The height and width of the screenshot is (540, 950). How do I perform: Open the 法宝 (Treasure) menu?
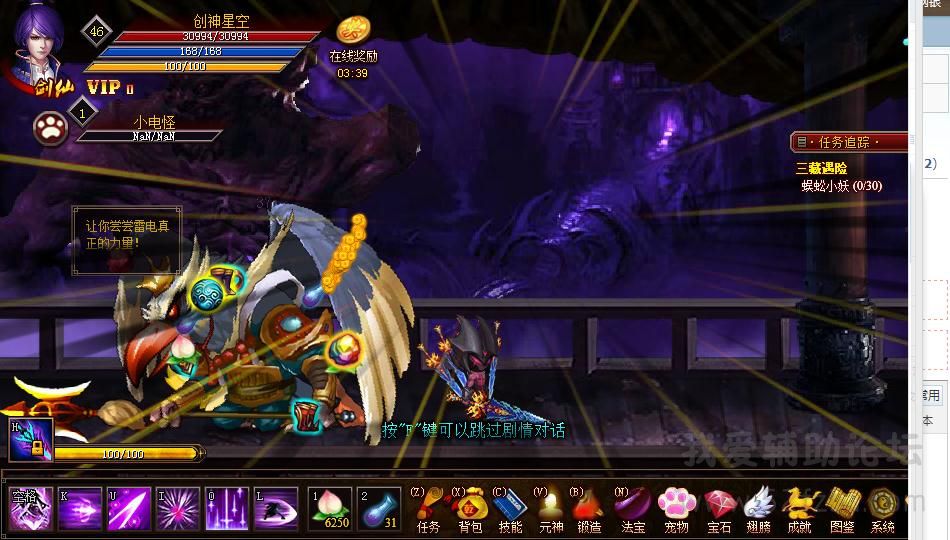633,506
